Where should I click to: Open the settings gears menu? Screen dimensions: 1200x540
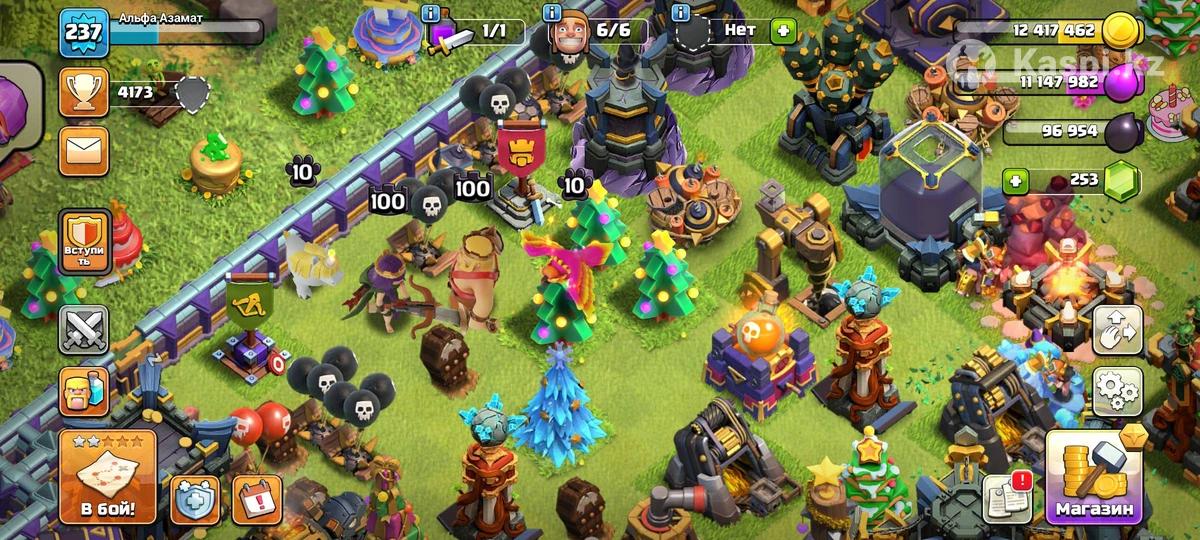(1117, 390)
